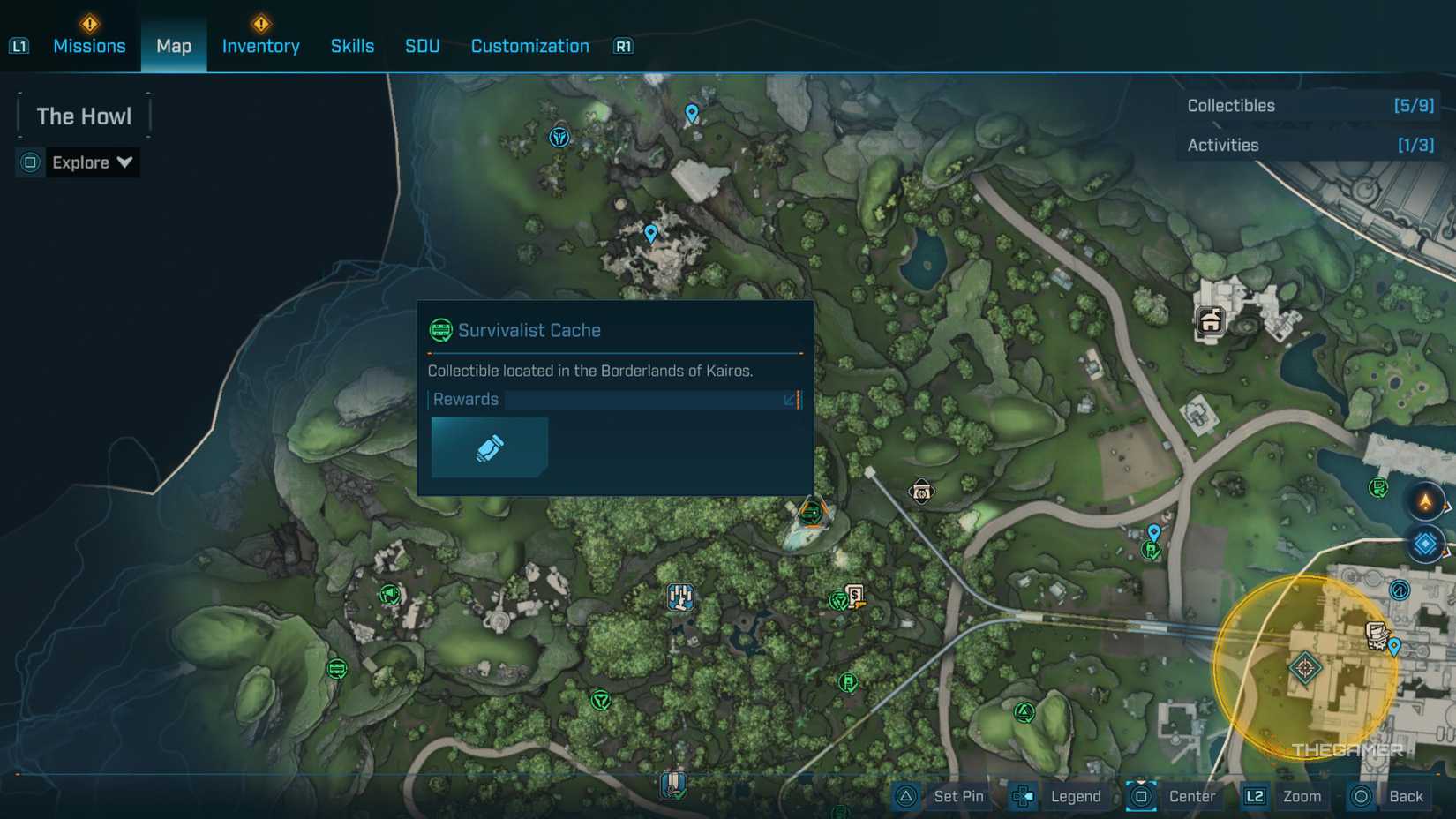The image size is (1456, 819).
Task: Select the blue diamond marker at map edge
Action: 1425,544
